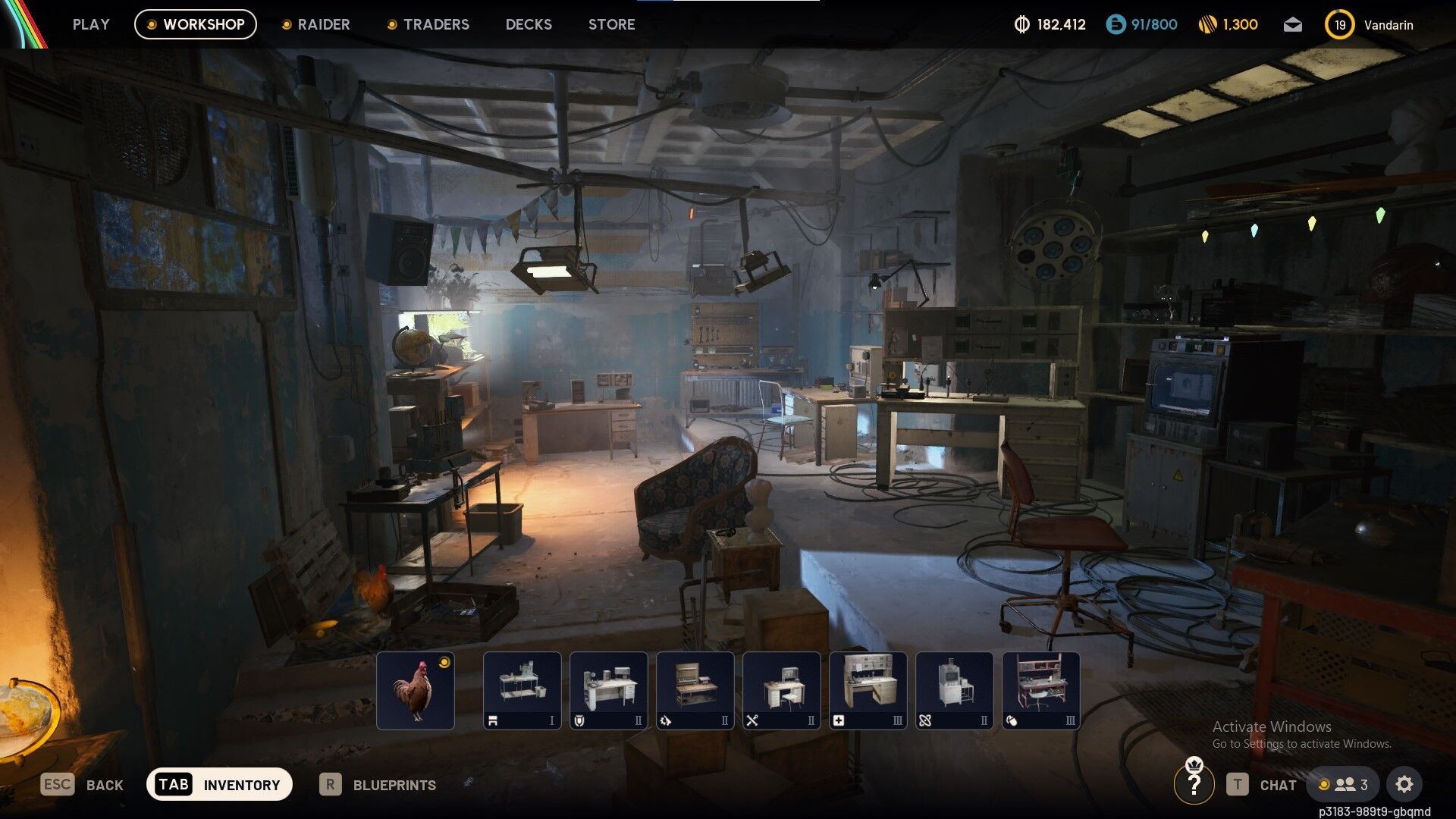The height and width of the screenshot is (819, 1456).
Task: Select the medical cross station
Action: 868,690
